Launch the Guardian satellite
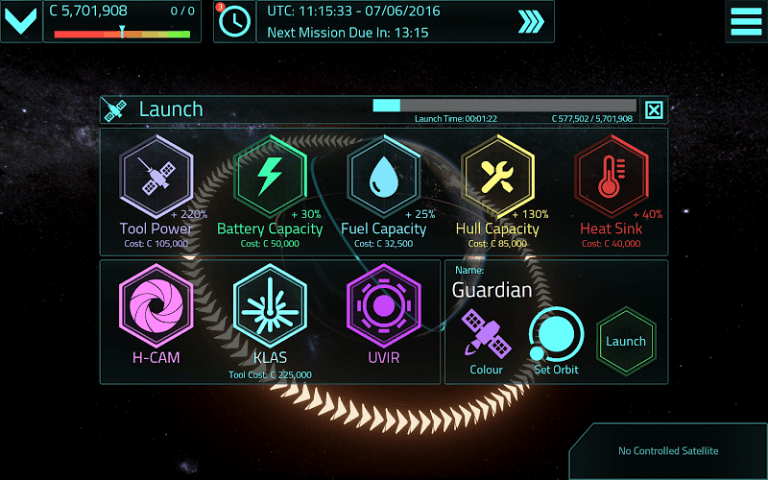The width and height of the screenshot is (768, 480). coord(626,341)
